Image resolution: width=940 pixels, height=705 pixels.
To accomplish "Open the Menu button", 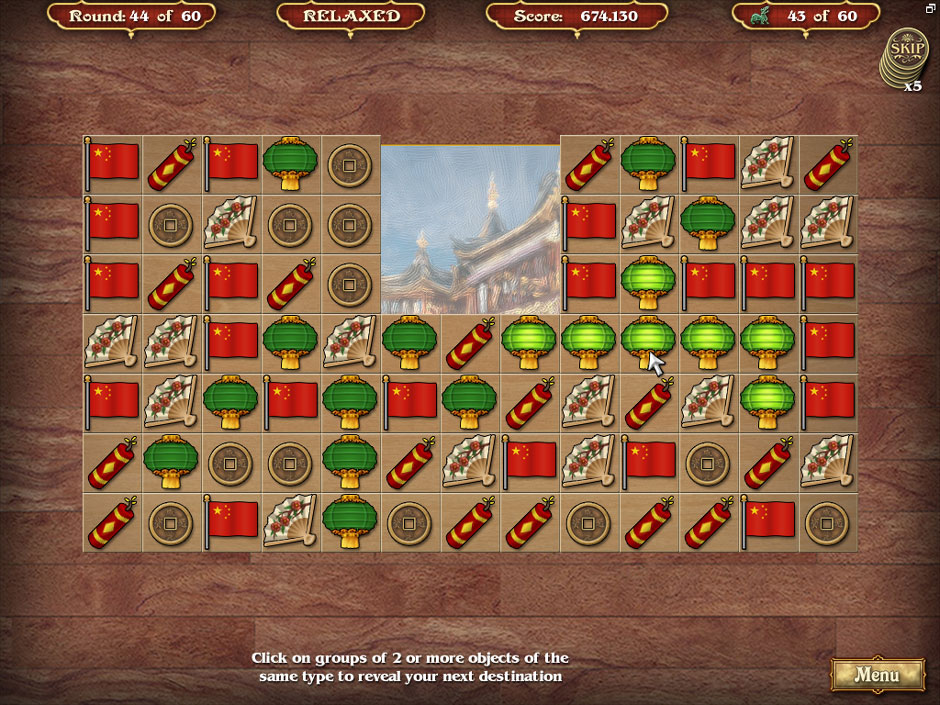I will [877, 674].
